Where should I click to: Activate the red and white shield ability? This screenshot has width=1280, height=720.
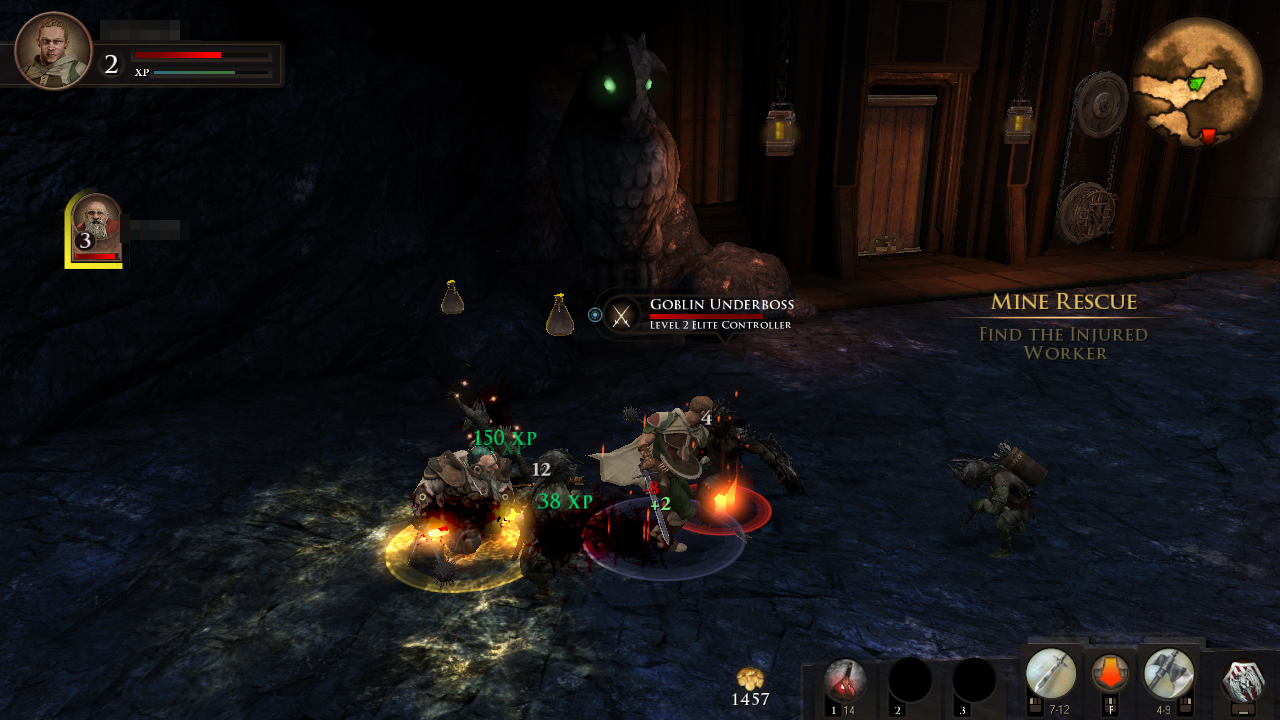[x=1243, y=681]
